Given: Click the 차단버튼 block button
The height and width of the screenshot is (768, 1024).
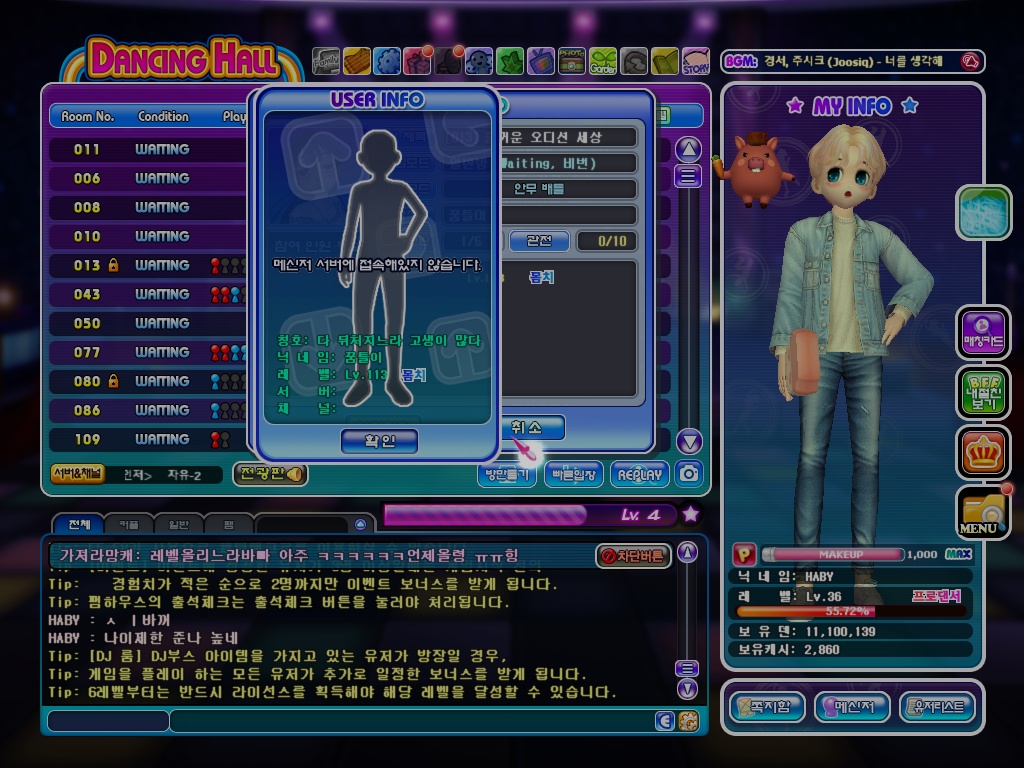Looking at the screenshot, I should 633,556.
